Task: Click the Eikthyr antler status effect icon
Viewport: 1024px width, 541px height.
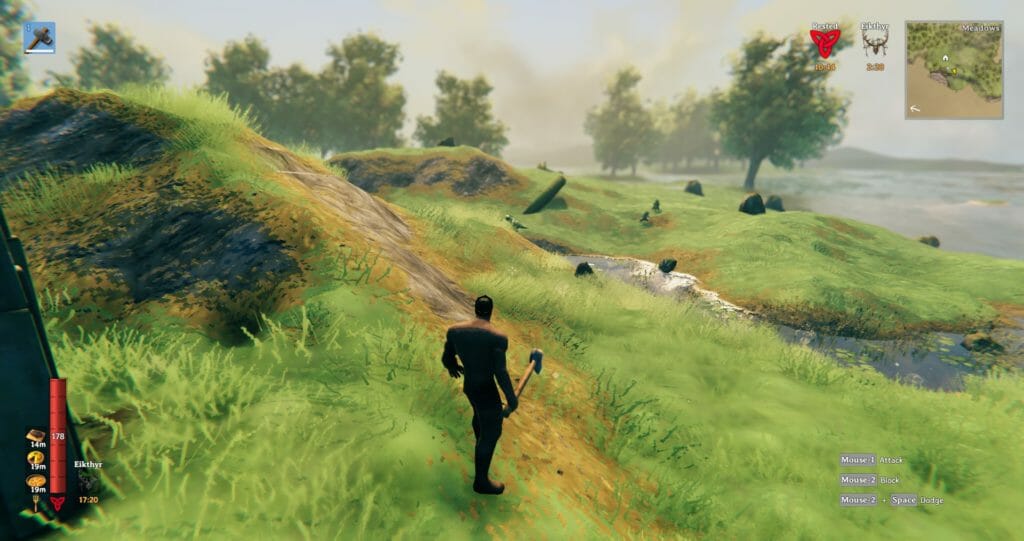Action: pyautogui.click(x=875, y=43)
